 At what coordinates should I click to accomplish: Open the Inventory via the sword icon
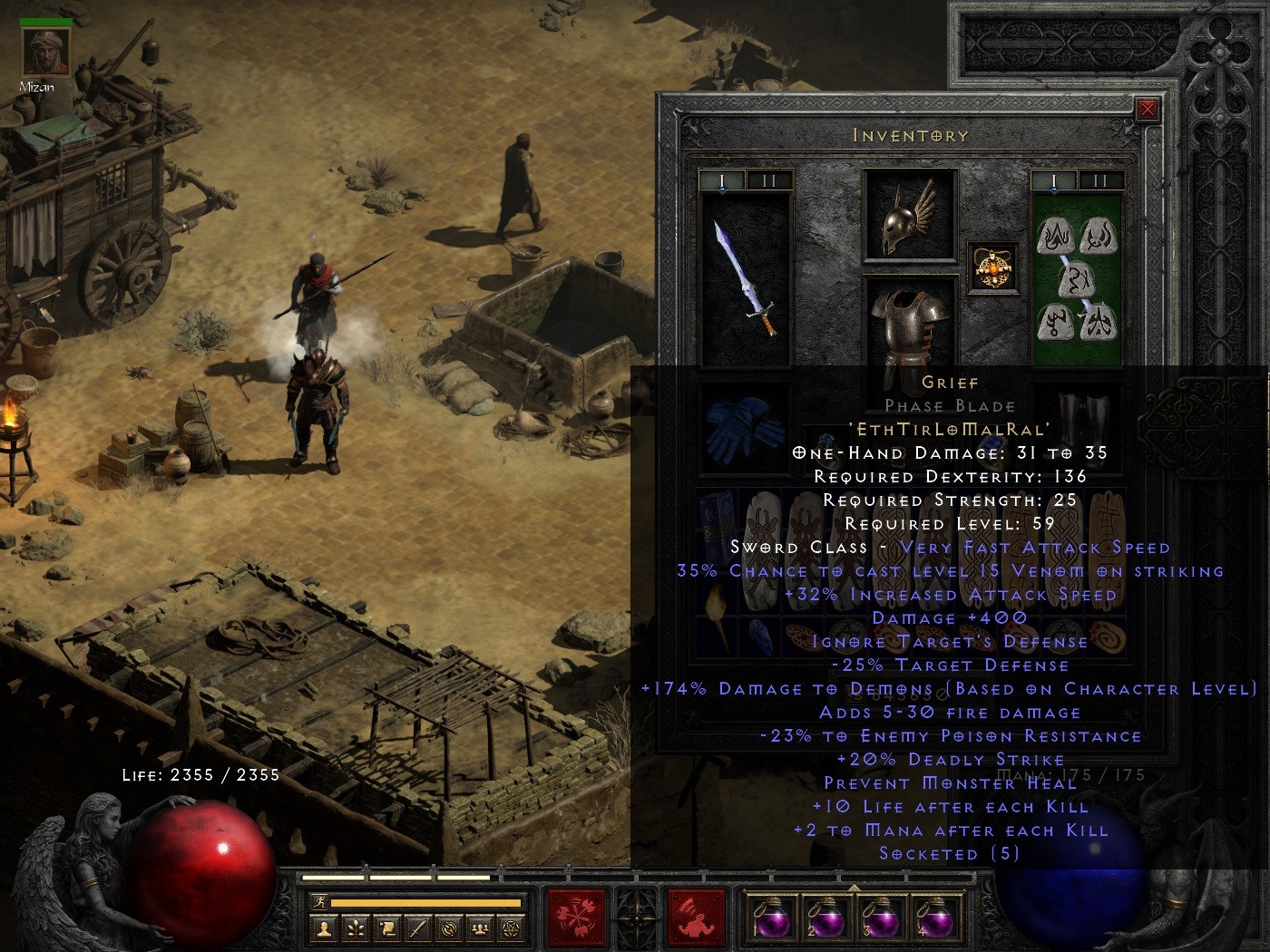pyautogui.click(x=420, y=928)
